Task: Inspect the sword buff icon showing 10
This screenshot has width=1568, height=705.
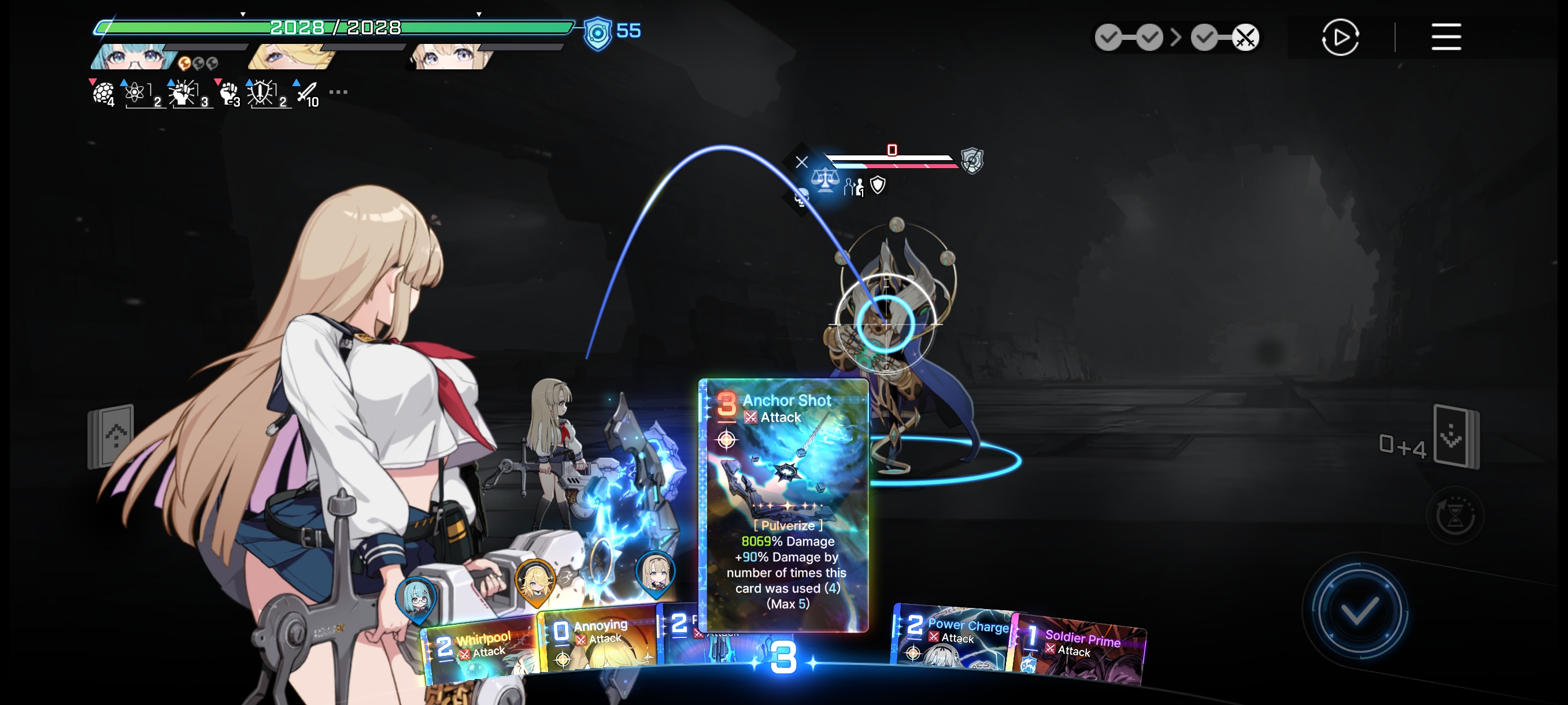Action: click(308, 93)
